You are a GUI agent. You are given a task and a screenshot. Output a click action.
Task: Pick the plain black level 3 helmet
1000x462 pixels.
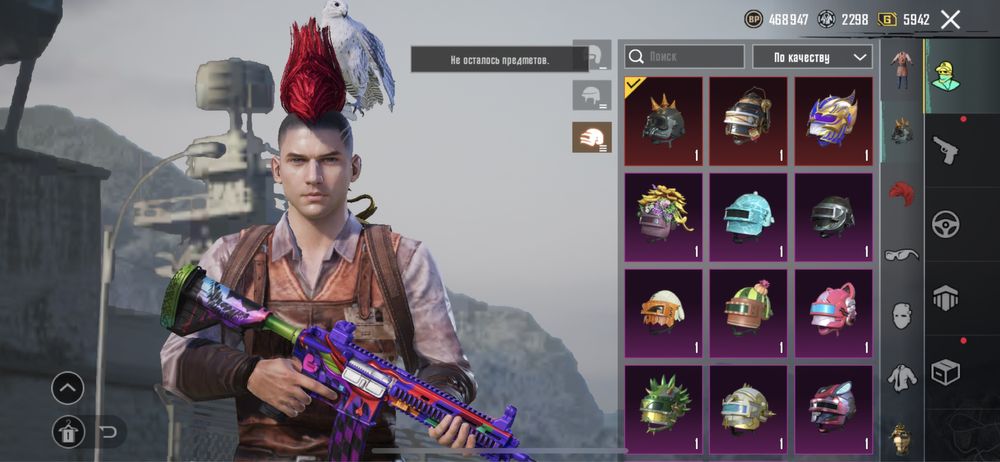tap(833, 216)
